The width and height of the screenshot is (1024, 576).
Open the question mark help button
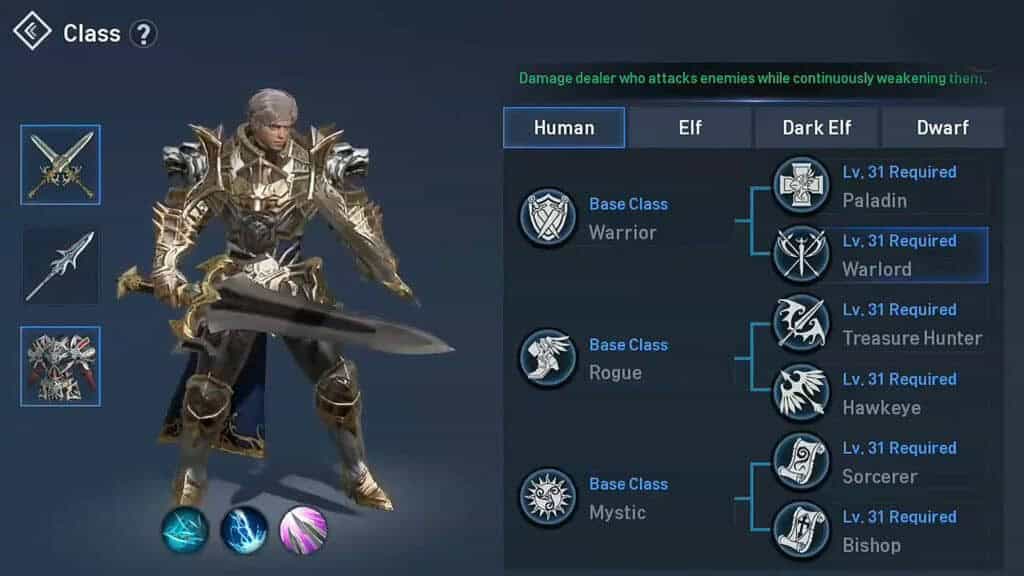(x=144, y=34)
